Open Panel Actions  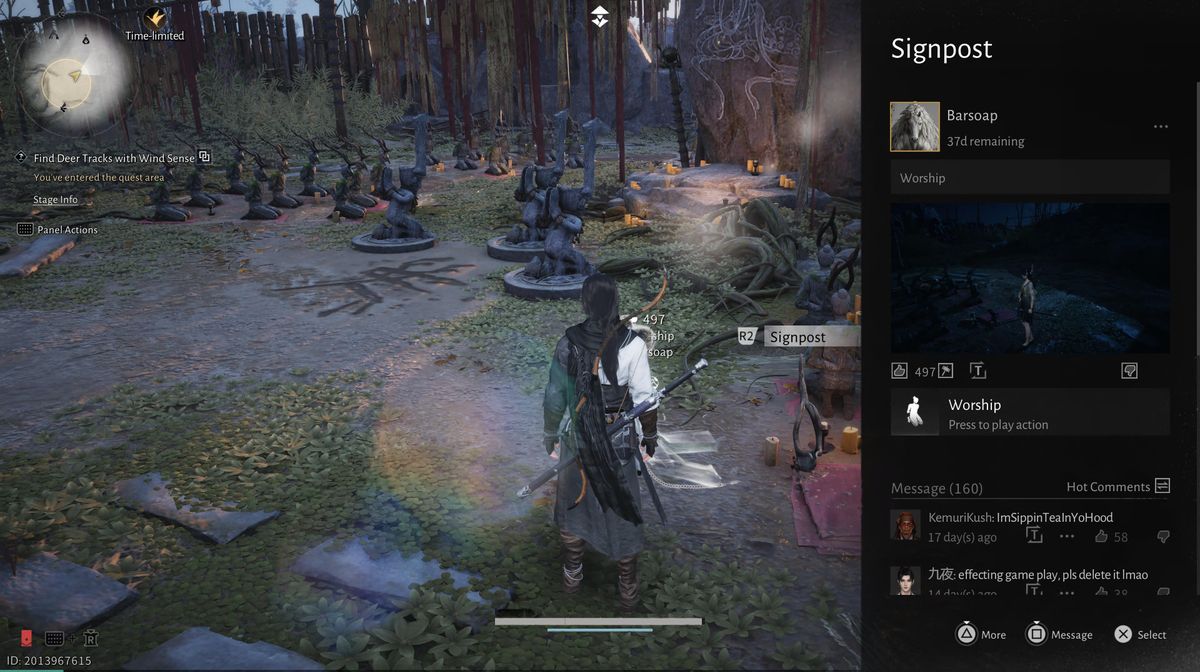pos(67,230)
